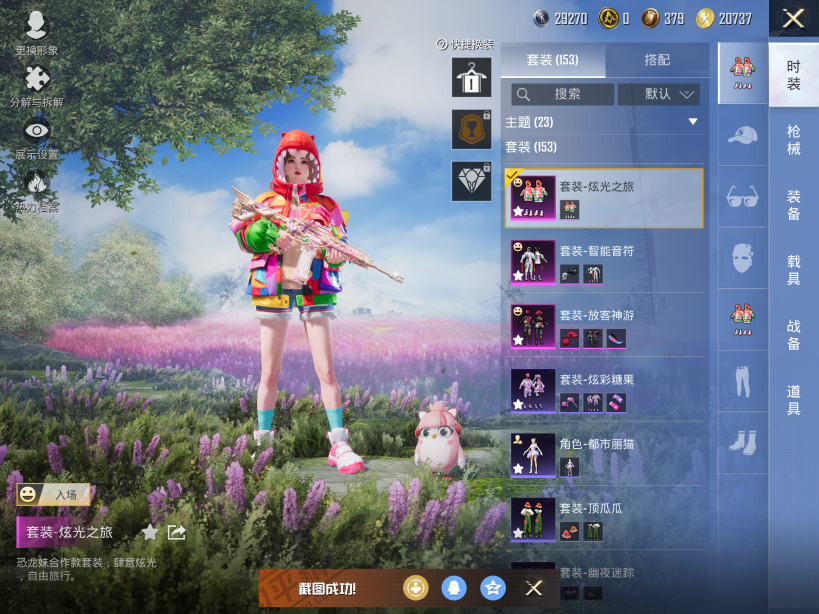The image size is (819, 614).
Task: Open the 枪械 category tab
Action: [x=793, y=140]
